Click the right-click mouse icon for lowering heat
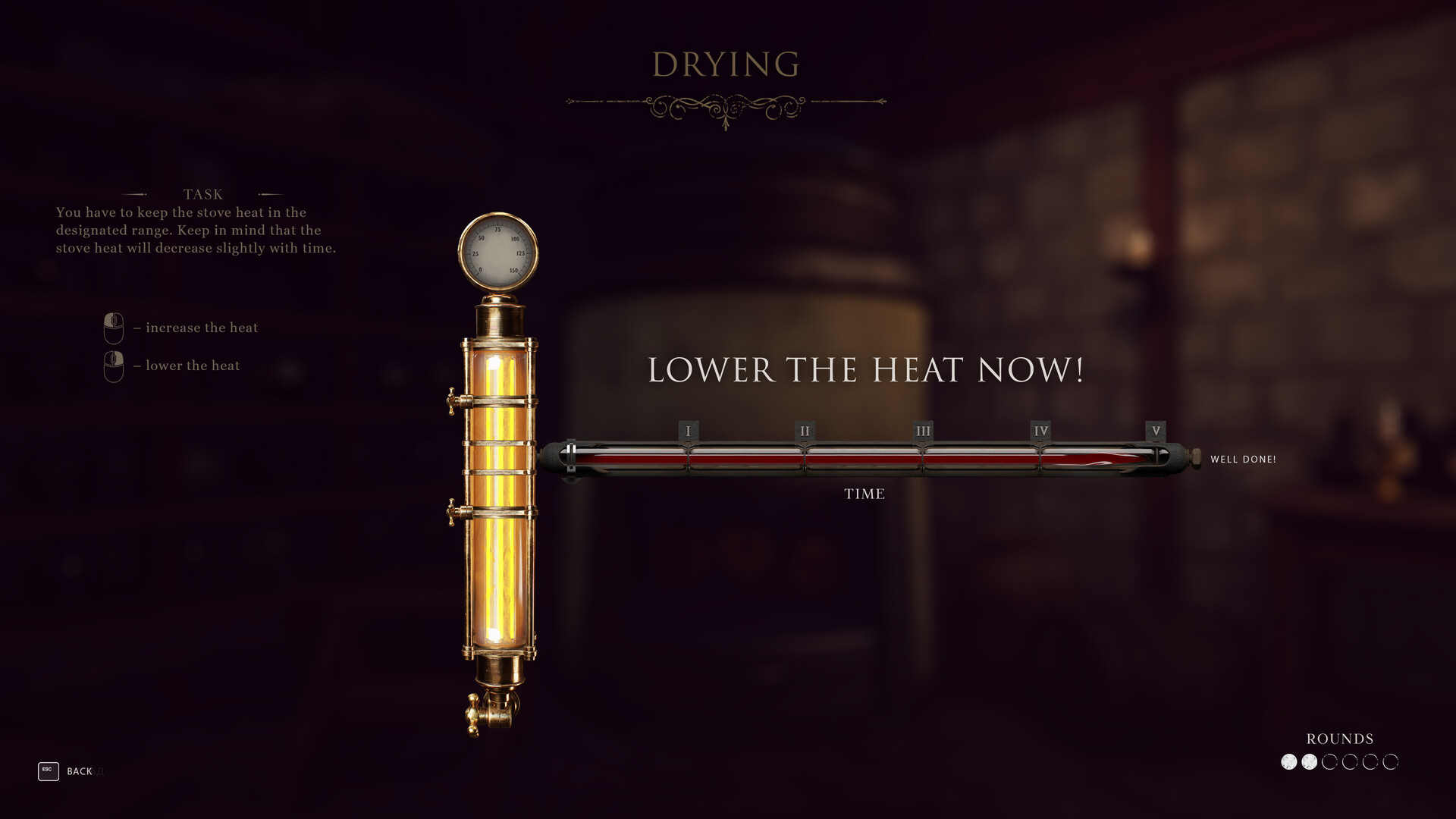The width and height of the screenshot is (1456, 819). click(x=112, y=365)
